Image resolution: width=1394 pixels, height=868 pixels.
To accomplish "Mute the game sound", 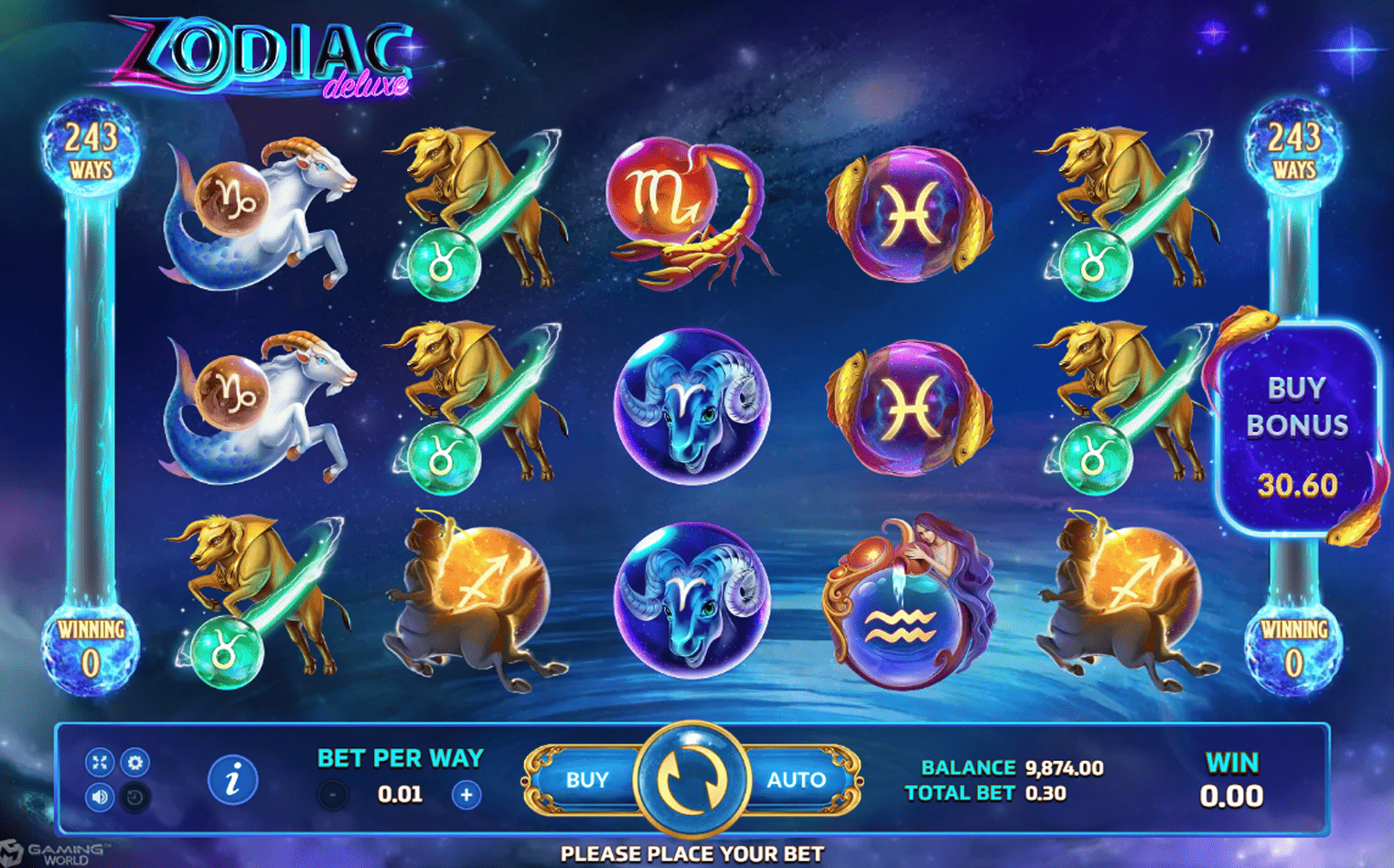I will 100,796.
